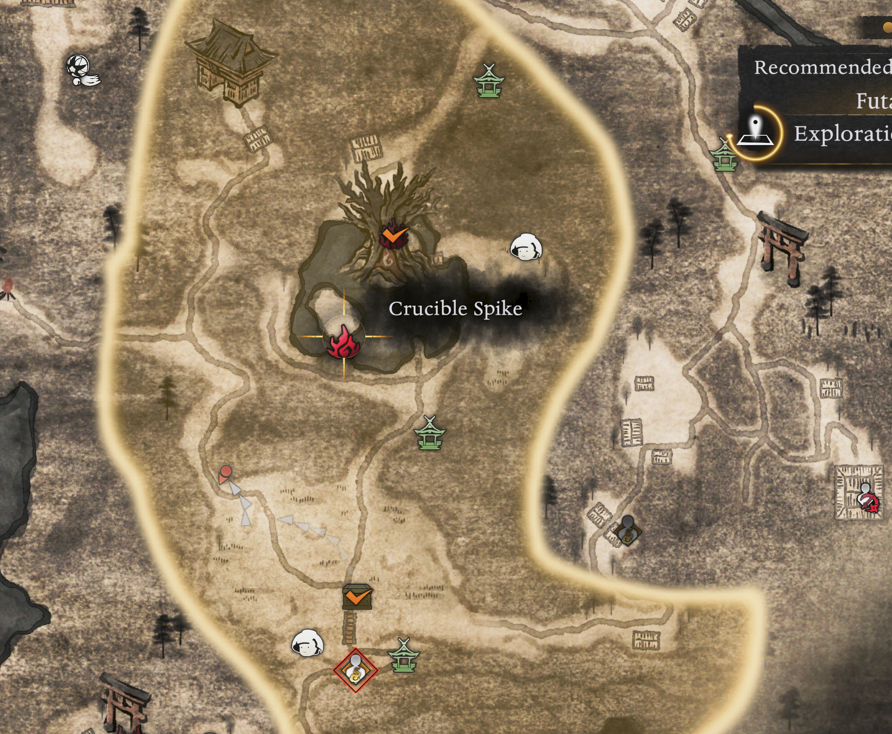Click the red diamond-framed figure marker
The height and width of the screenshot is (734, 892).
coord(355,670)
